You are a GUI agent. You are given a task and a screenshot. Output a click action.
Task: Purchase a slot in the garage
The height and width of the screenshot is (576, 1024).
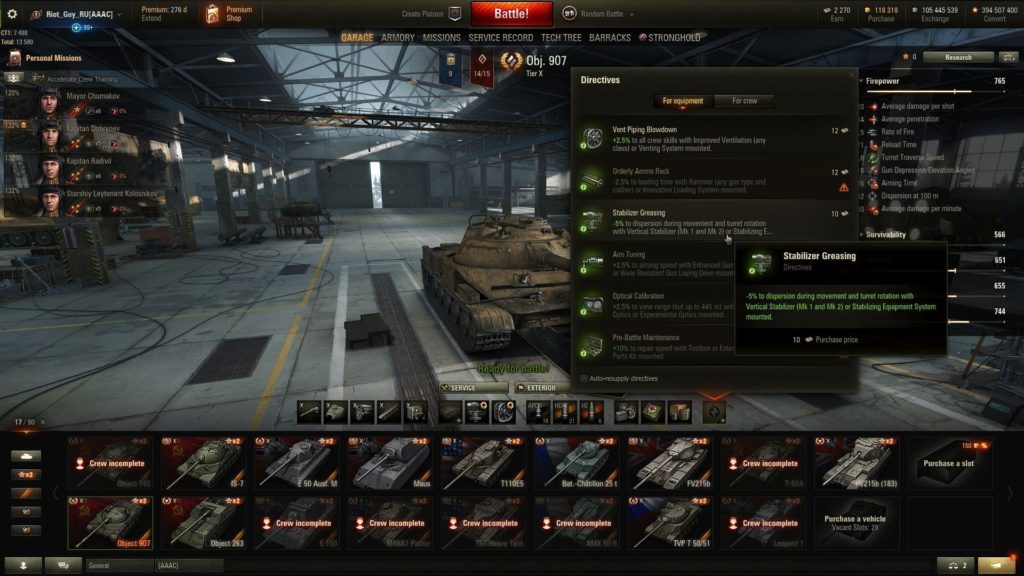[x=951, y=463]
